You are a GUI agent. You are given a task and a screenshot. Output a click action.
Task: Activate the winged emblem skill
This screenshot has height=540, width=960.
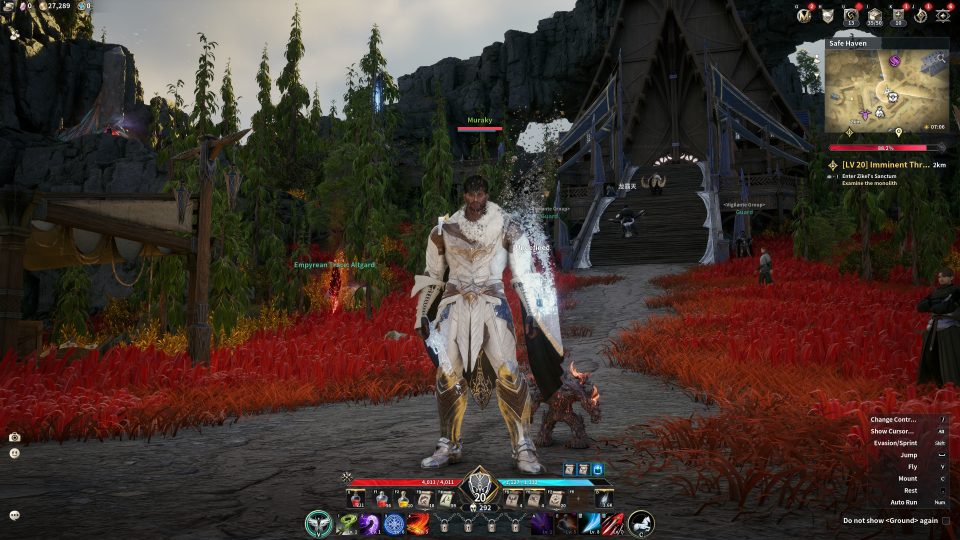pyautogui.click(x=320, y=522)
